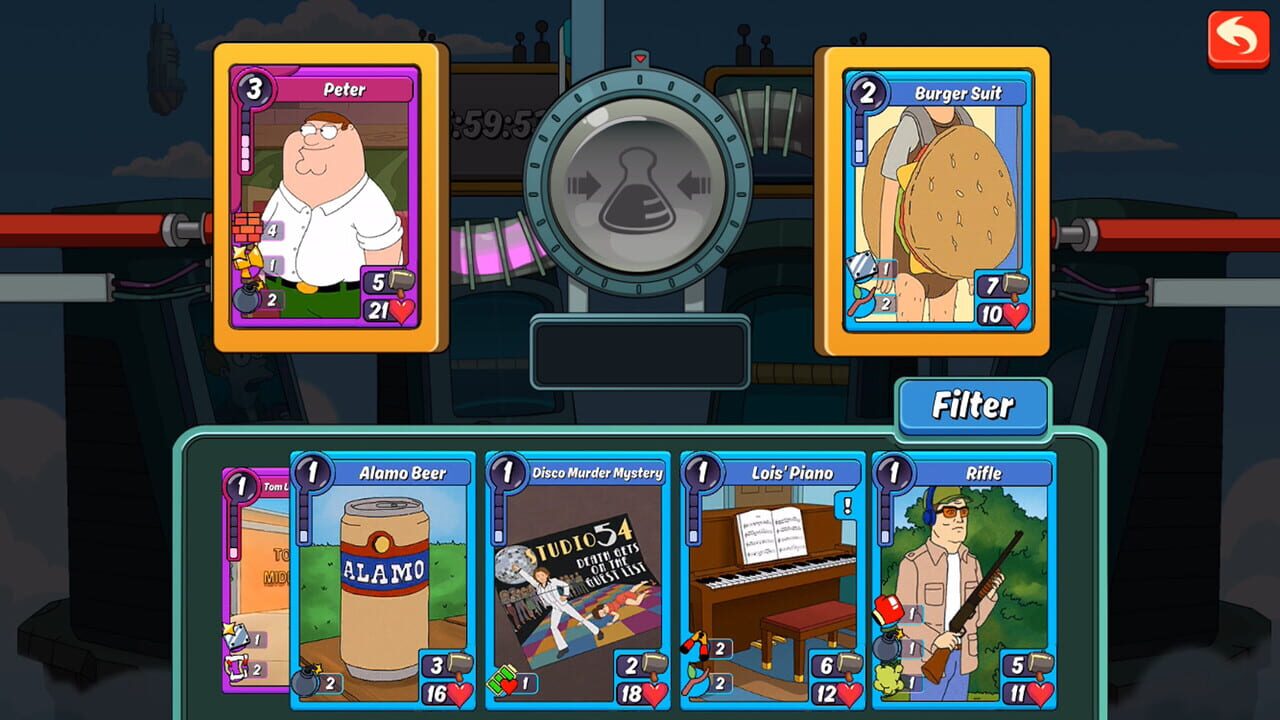The width and height of the screenshot is (1280, 720).
Task: Click the bomb icon on the Rifle card
Action: (887, 646)
